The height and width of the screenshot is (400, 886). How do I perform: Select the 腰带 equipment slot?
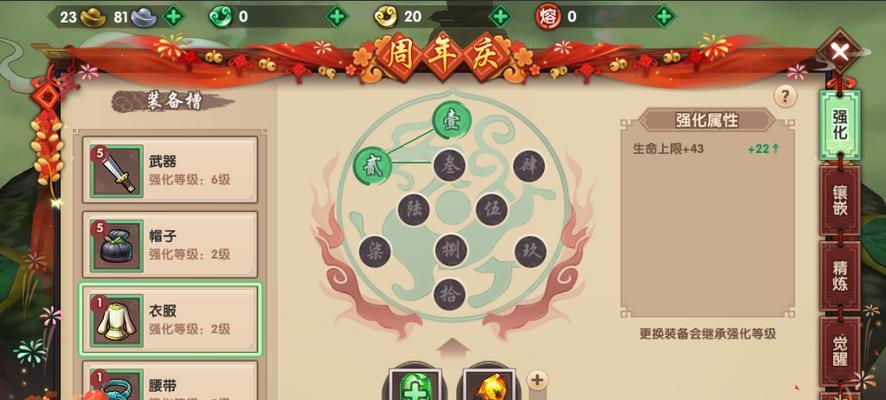click(x=170, y=385)
